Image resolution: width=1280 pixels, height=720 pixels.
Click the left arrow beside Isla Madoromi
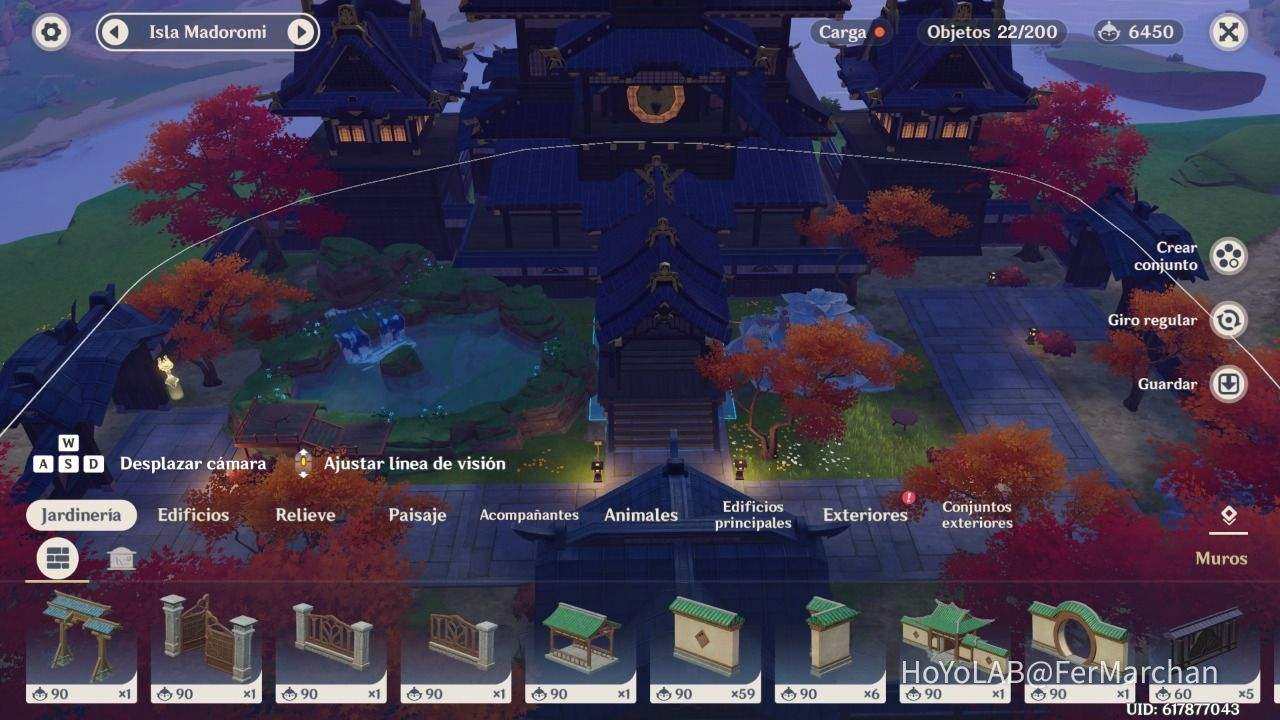tap(115, 31)
